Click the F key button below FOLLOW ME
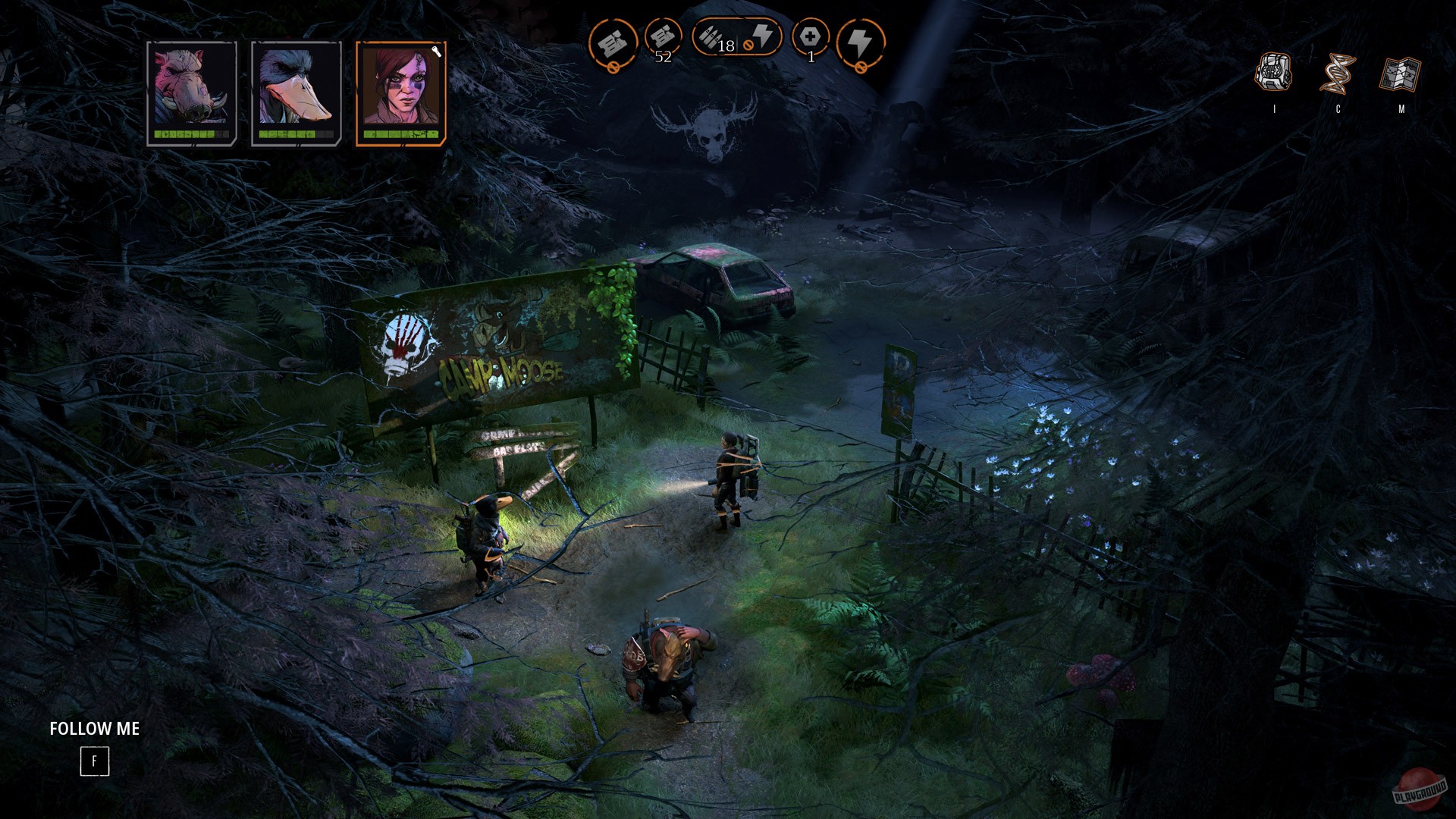The height and width of the screenshot is (819, 1456). [94, 760]
